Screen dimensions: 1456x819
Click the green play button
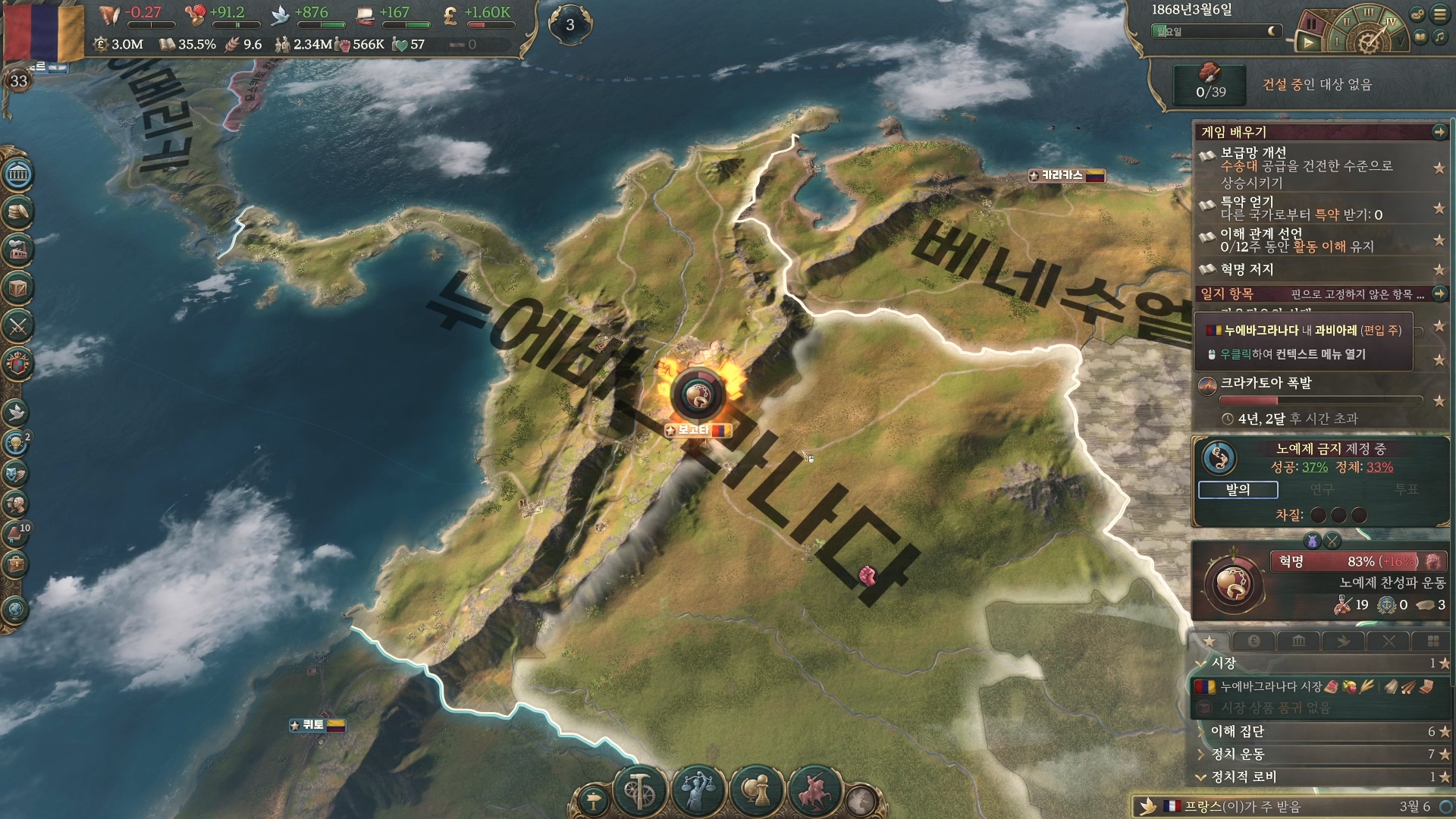point(1308,43)
